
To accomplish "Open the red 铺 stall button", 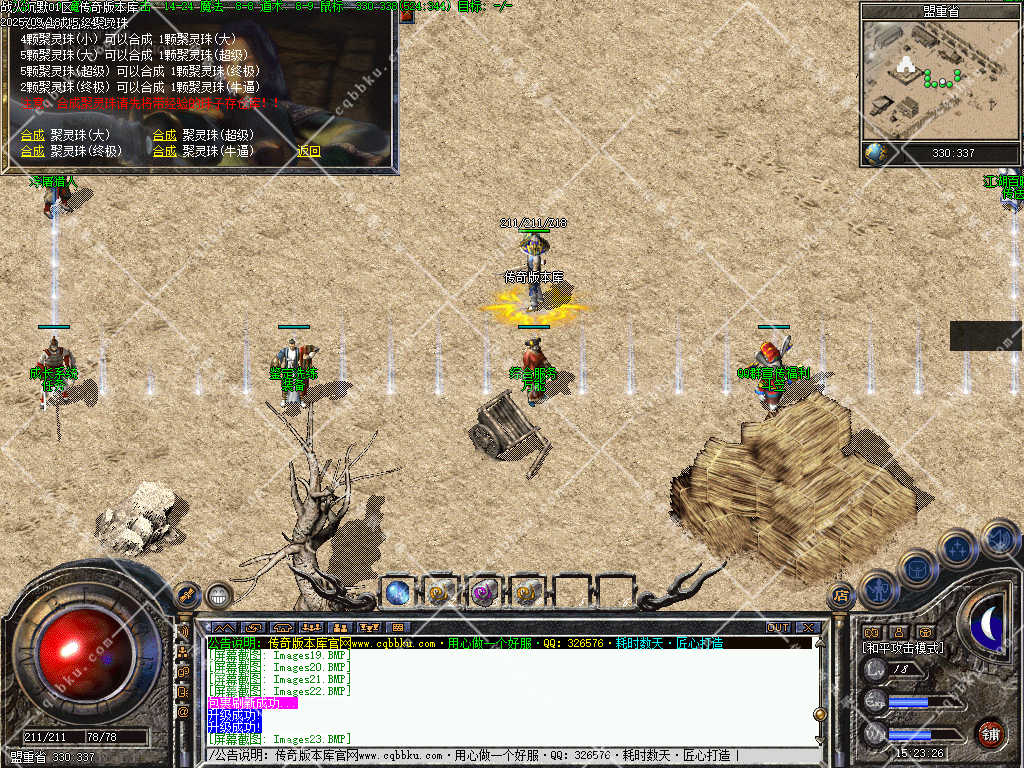I will 991,733.
